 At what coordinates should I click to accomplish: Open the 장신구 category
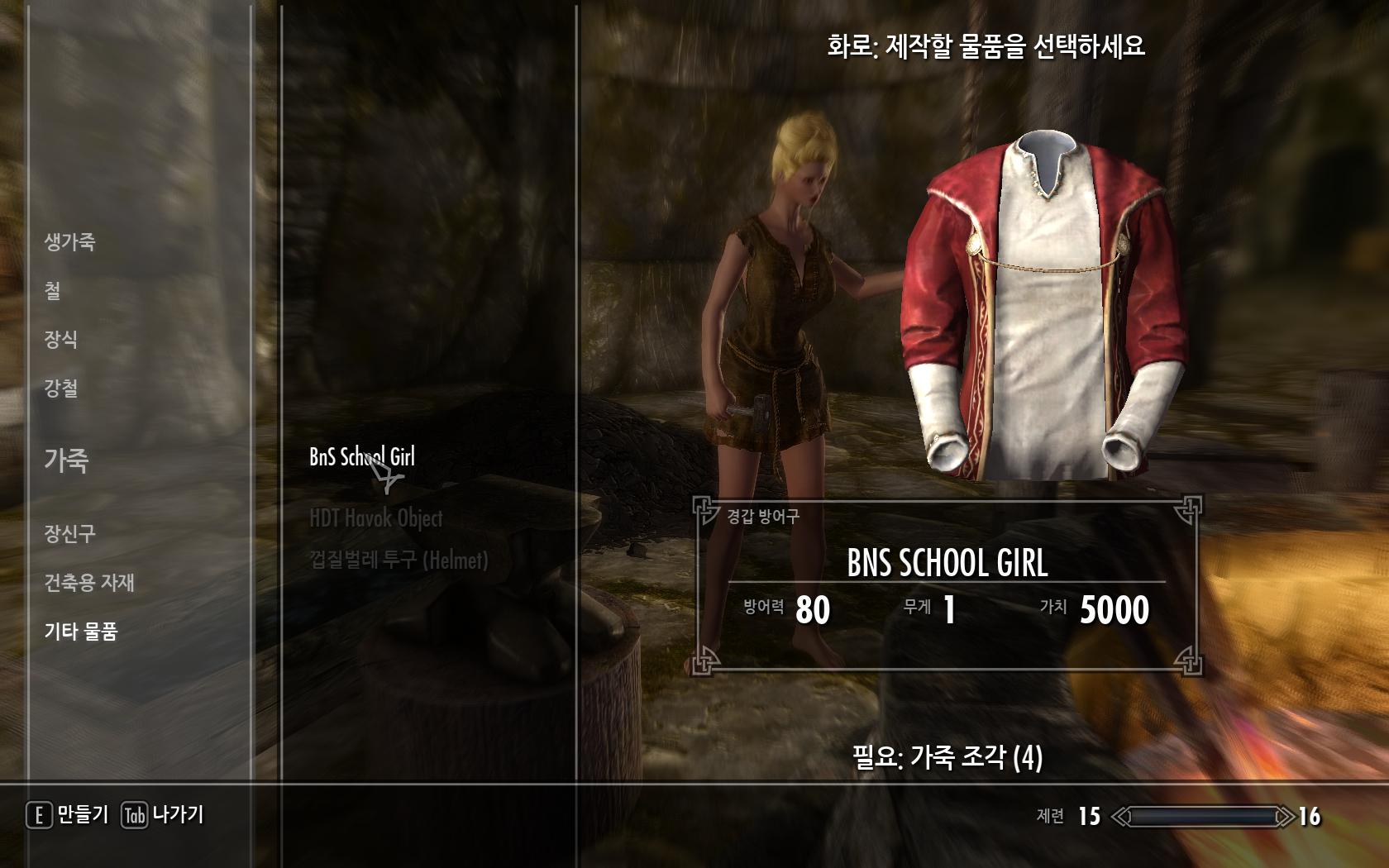[69, 534]
